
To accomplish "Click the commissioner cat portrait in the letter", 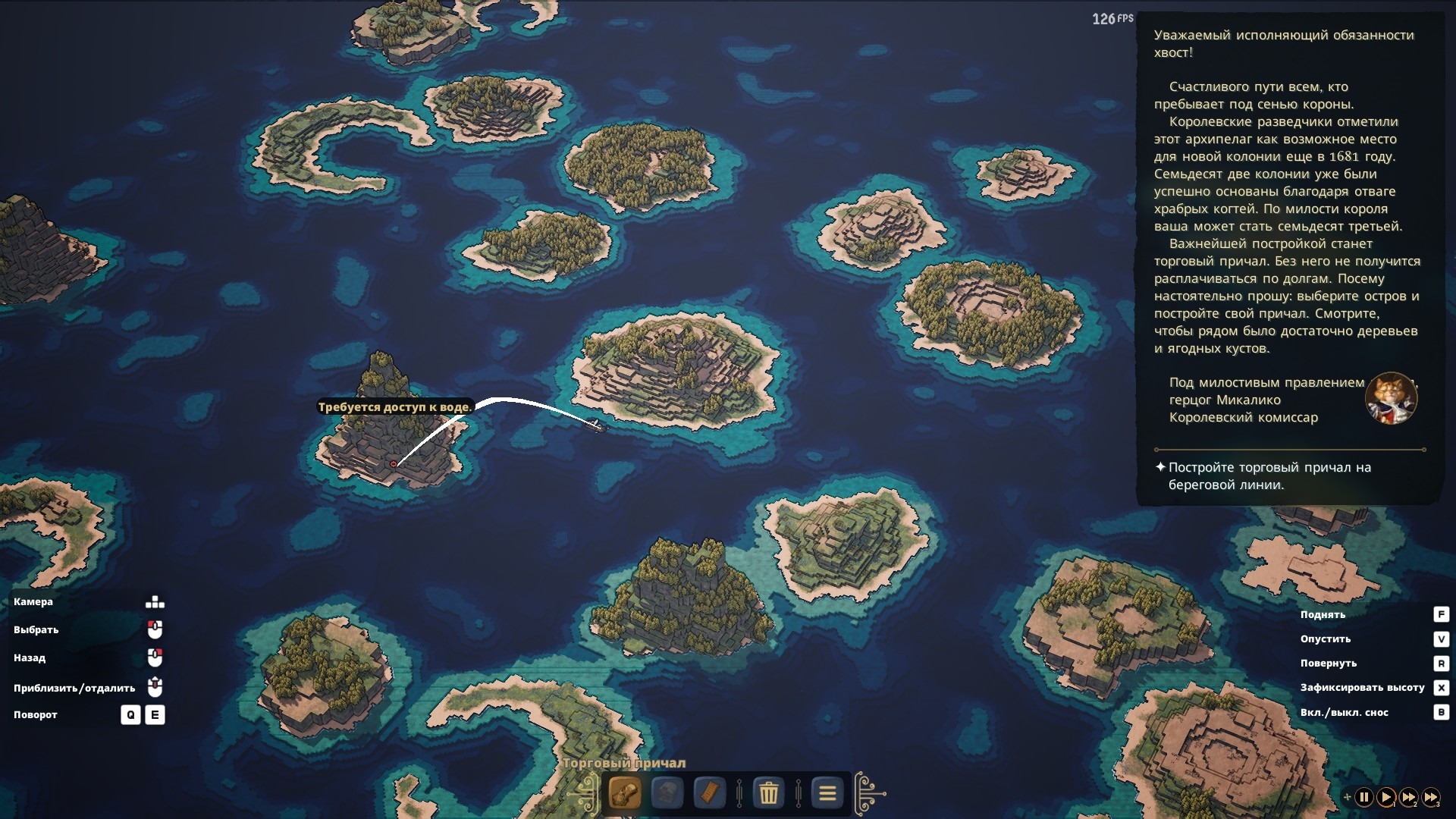I will 1391,398.
